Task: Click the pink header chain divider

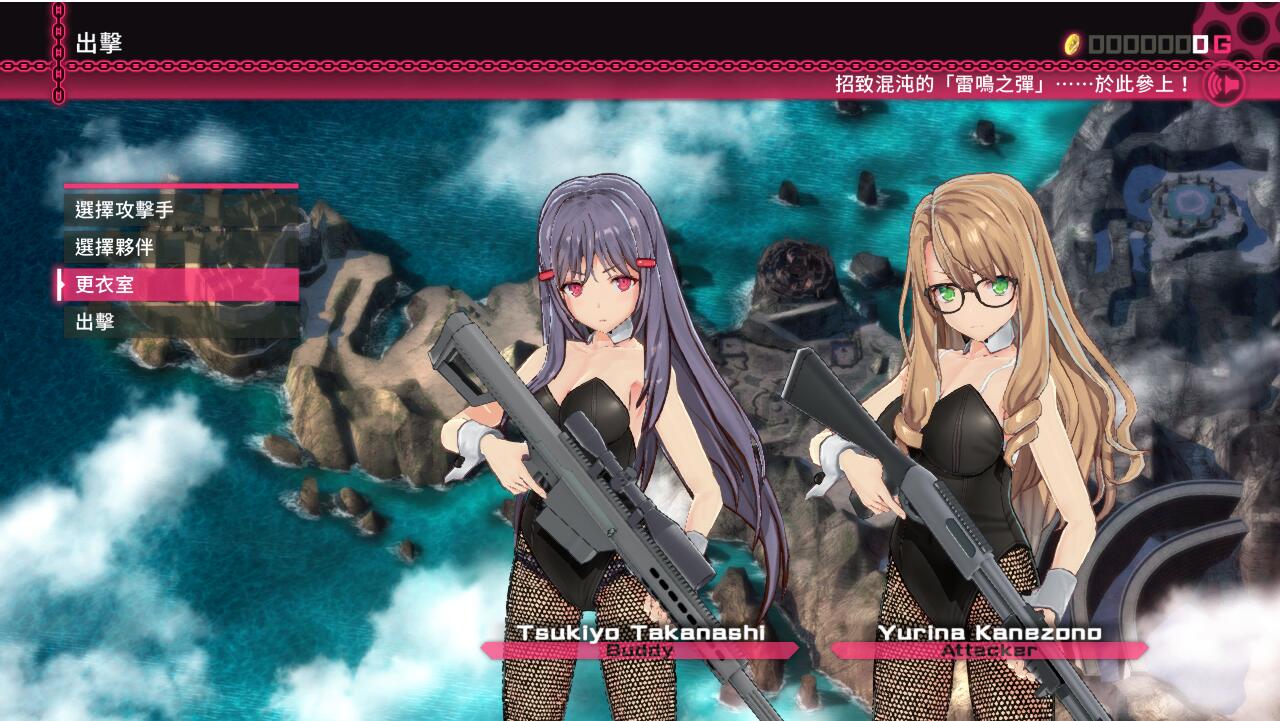Action: 640,67
